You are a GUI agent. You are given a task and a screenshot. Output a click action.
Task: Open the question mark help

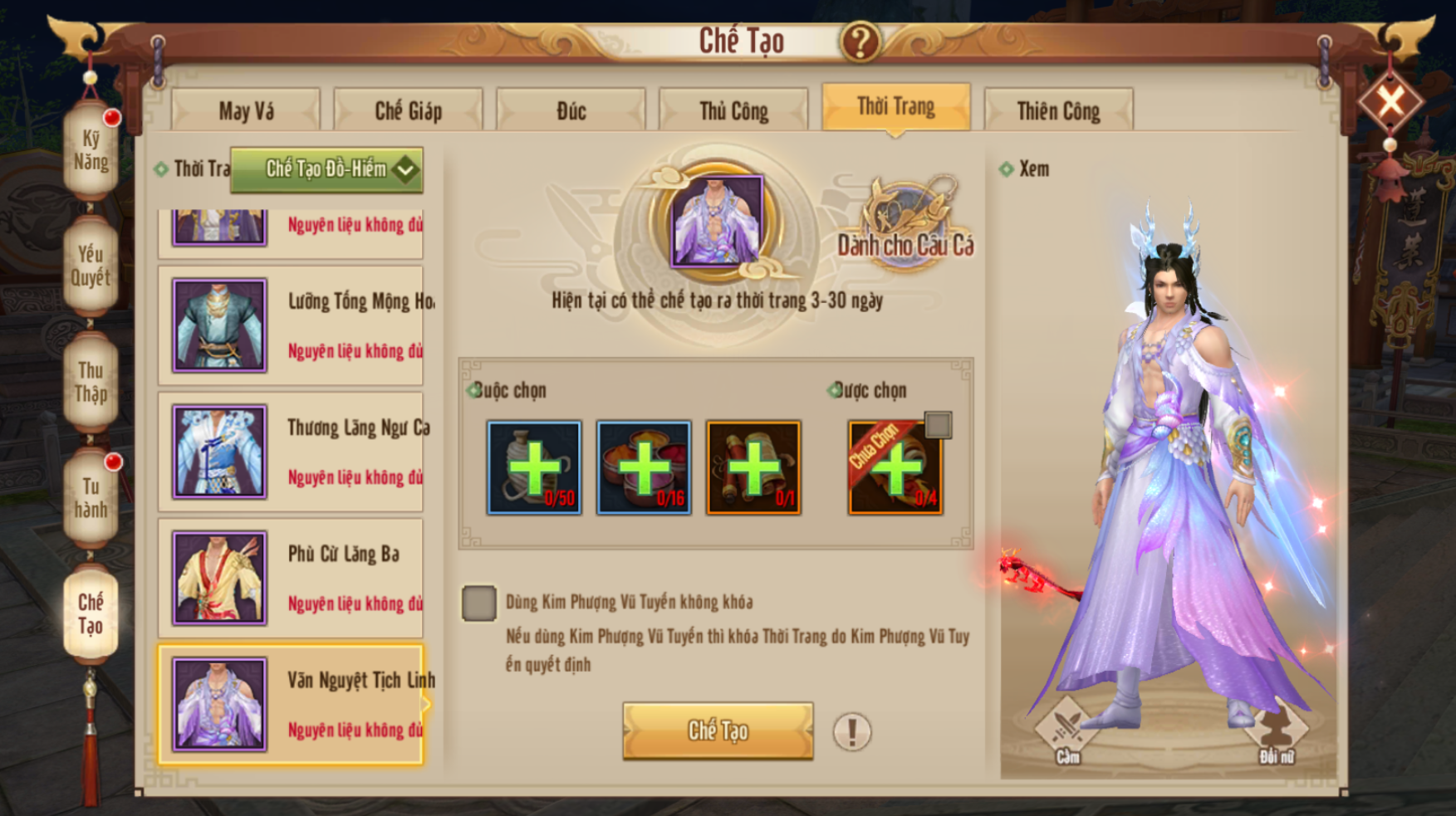coord(860,41)
